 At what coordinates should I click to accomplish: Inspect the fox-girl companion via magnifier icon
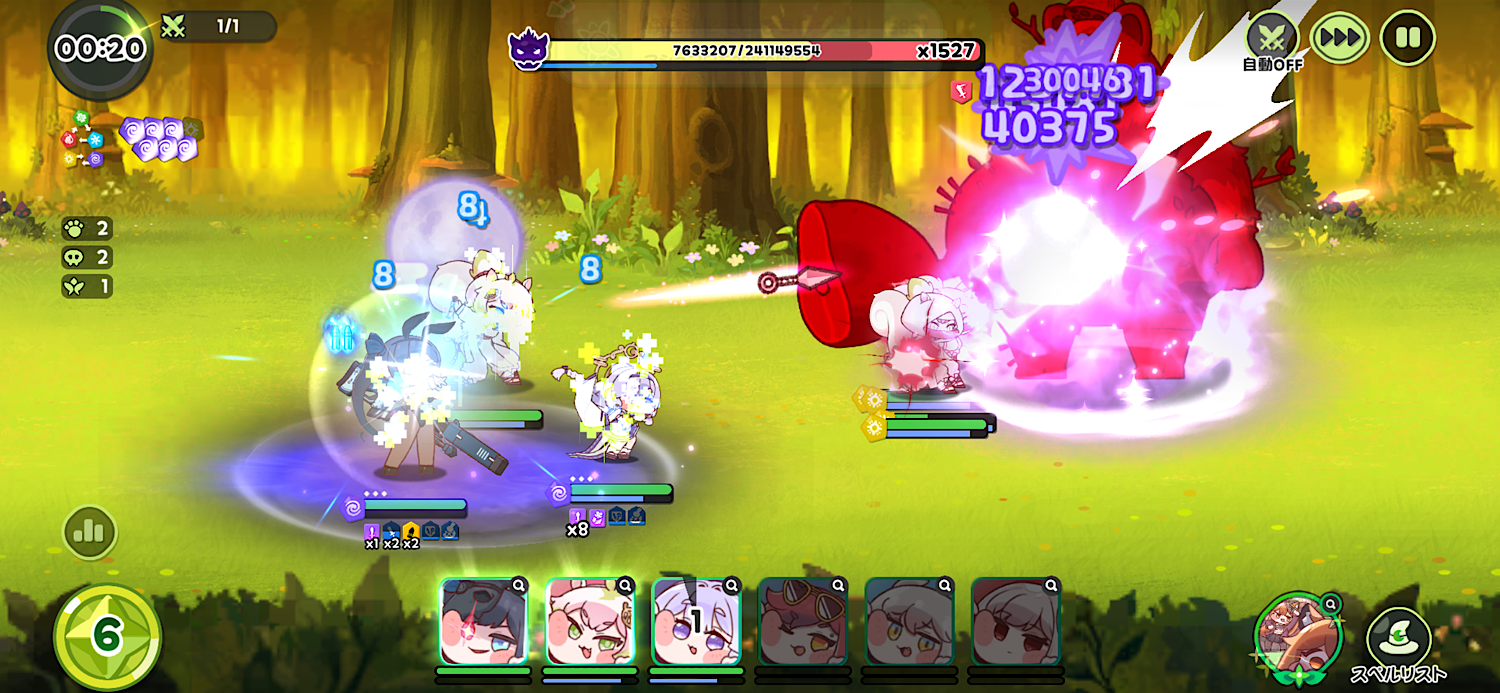tap(1330, 604)
